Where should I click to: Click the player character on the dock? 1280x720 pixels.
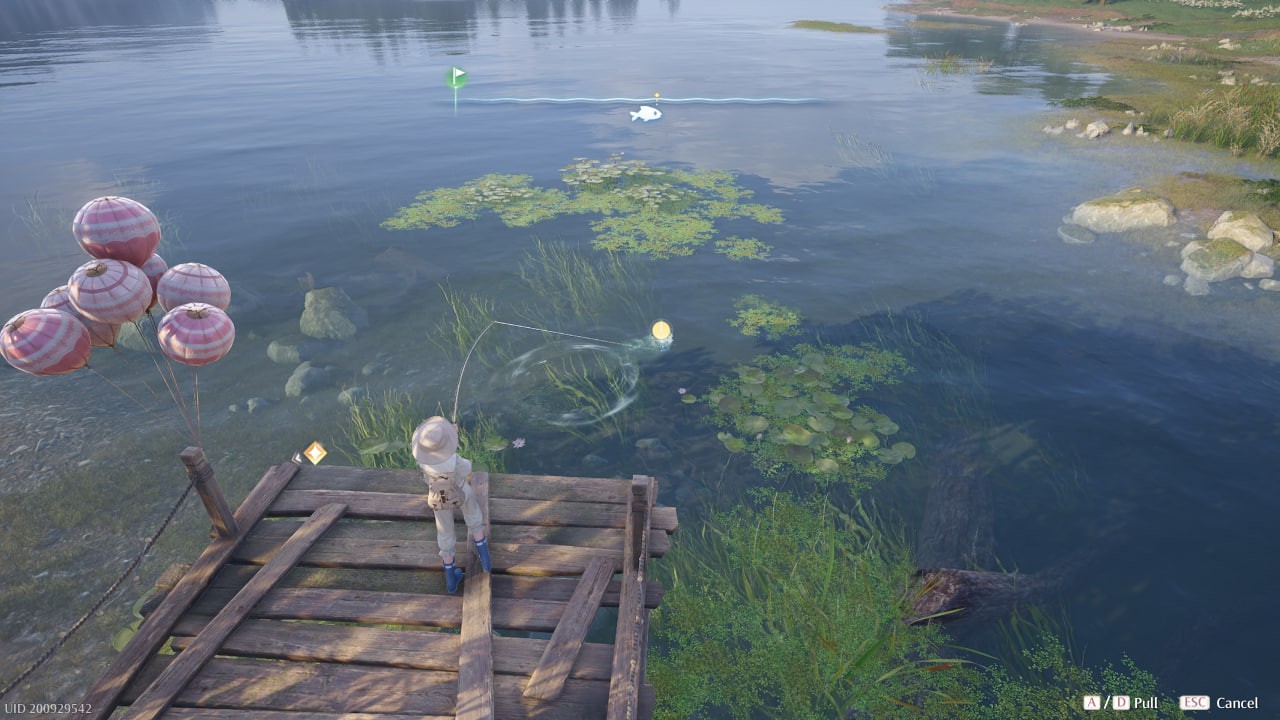(452, 490)
